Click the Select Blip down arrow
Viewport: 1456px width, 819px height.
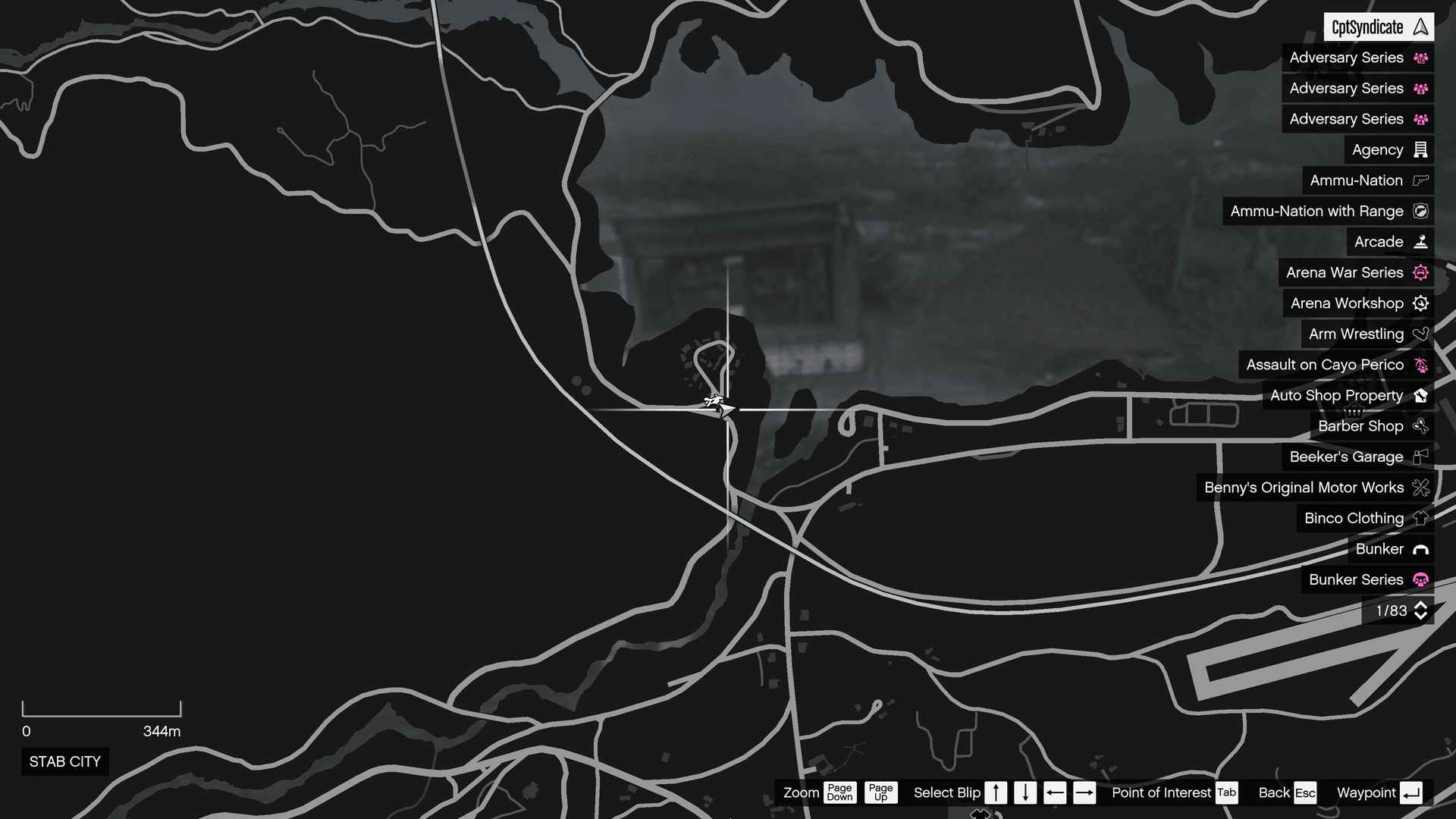click(1025, 792)
